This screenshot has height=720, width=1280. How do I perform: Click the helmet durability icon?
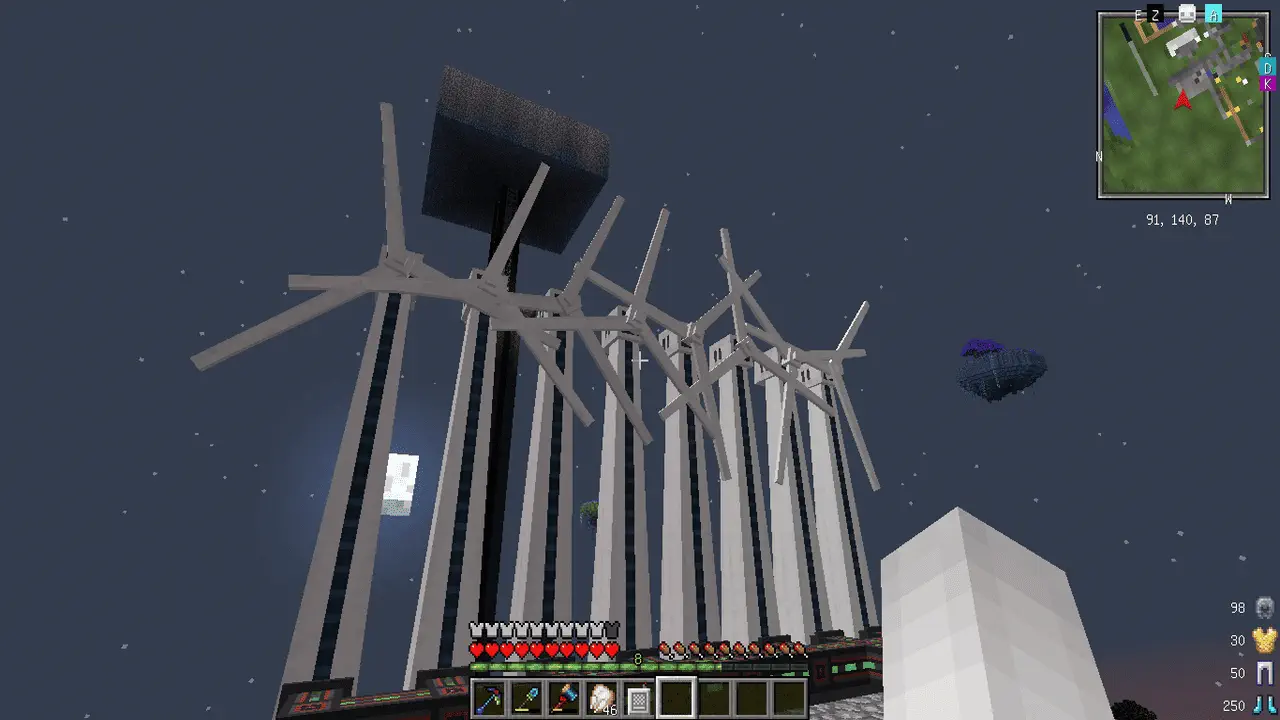[x=1265, y=607]
